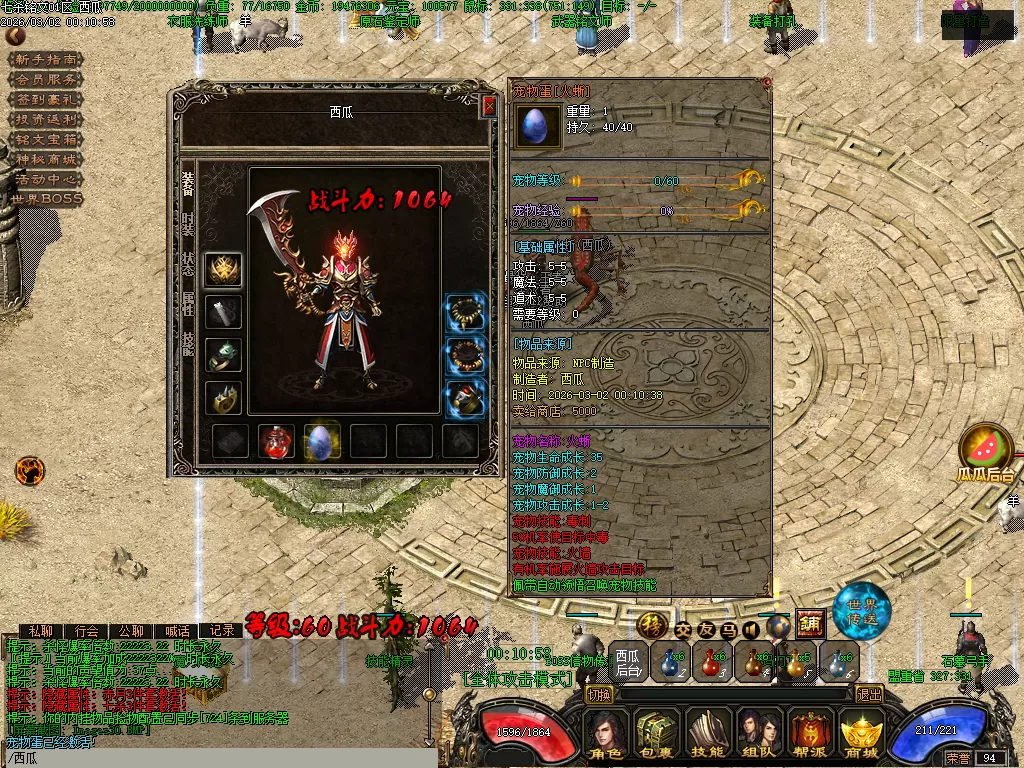Screen dimensions: 1024x768
Task: Select the red potion equipment slot
Action: 276,441
